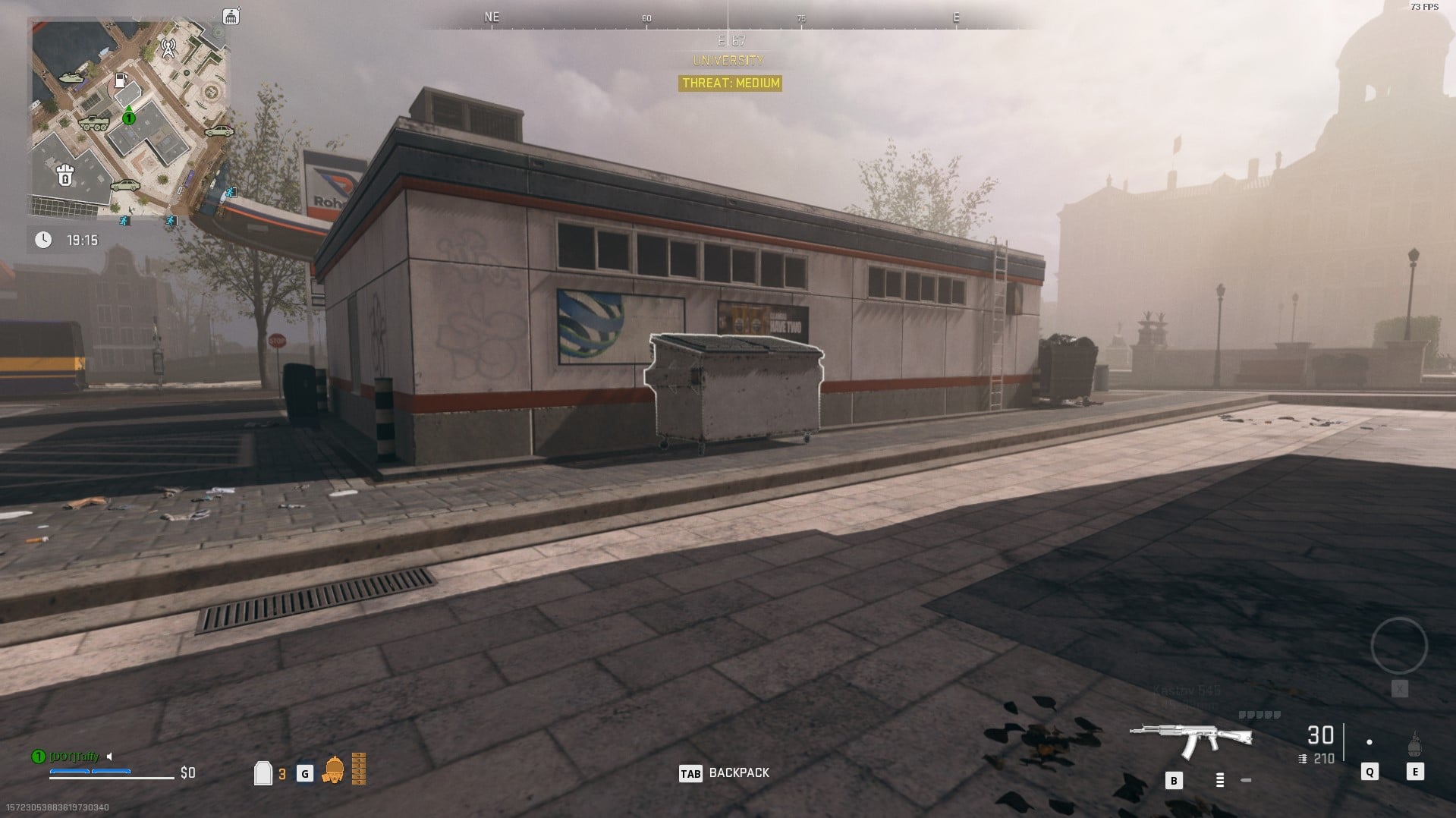Select the radio tower icon on the minimap
The image size is (1456, 818).
pyautogui.click(x=168, y=49)
